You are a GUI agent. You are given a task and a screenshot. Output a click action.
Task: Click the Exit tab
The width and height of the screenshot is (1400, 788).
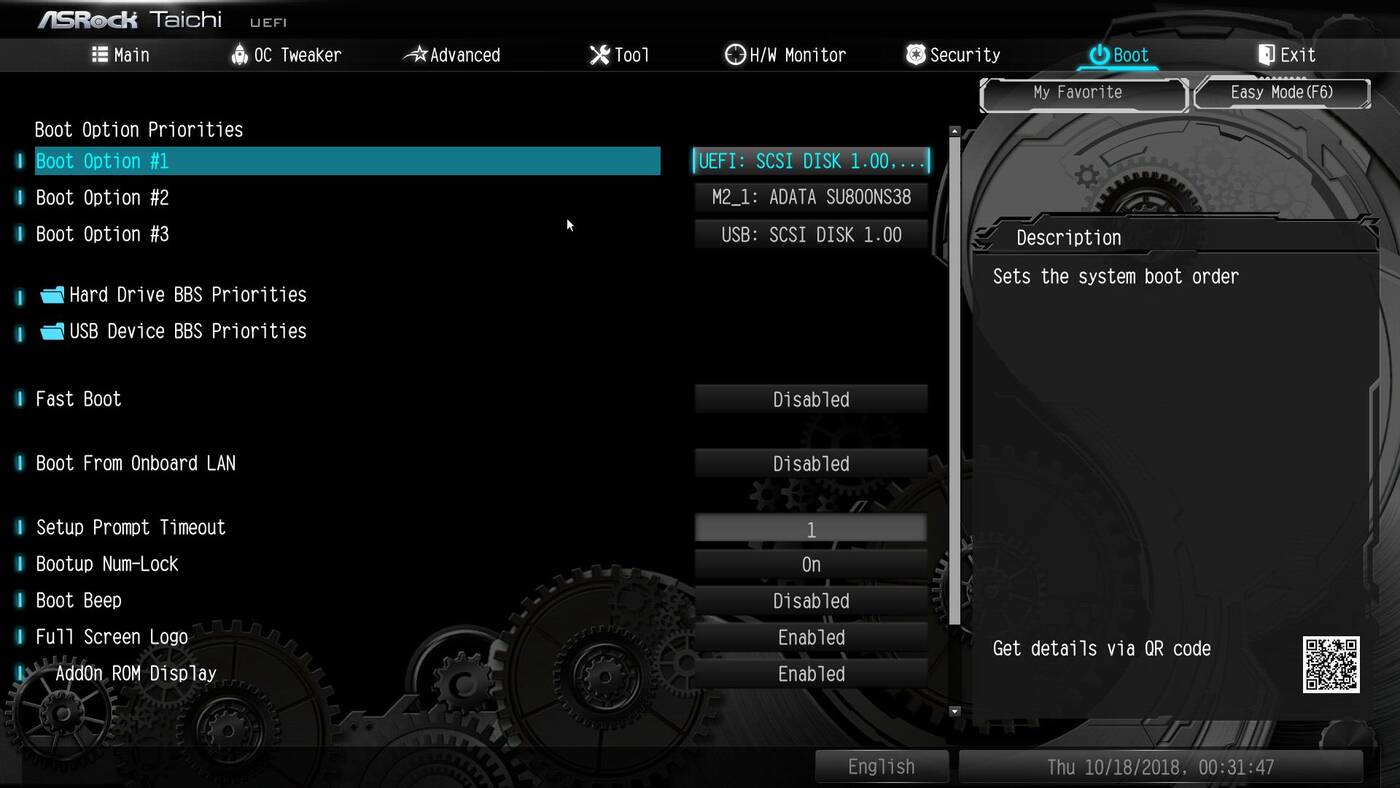1286,55
